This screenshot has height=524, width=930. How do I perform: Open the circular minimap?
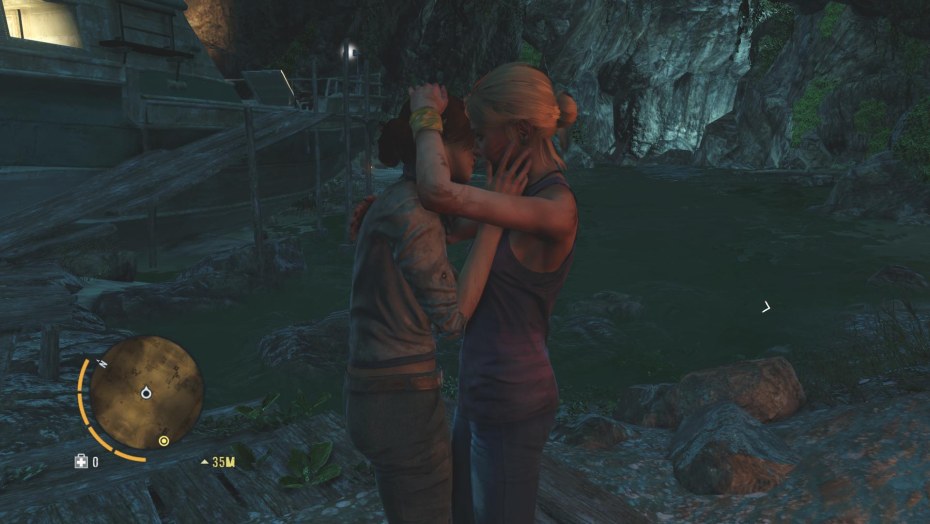click(145, 392)
